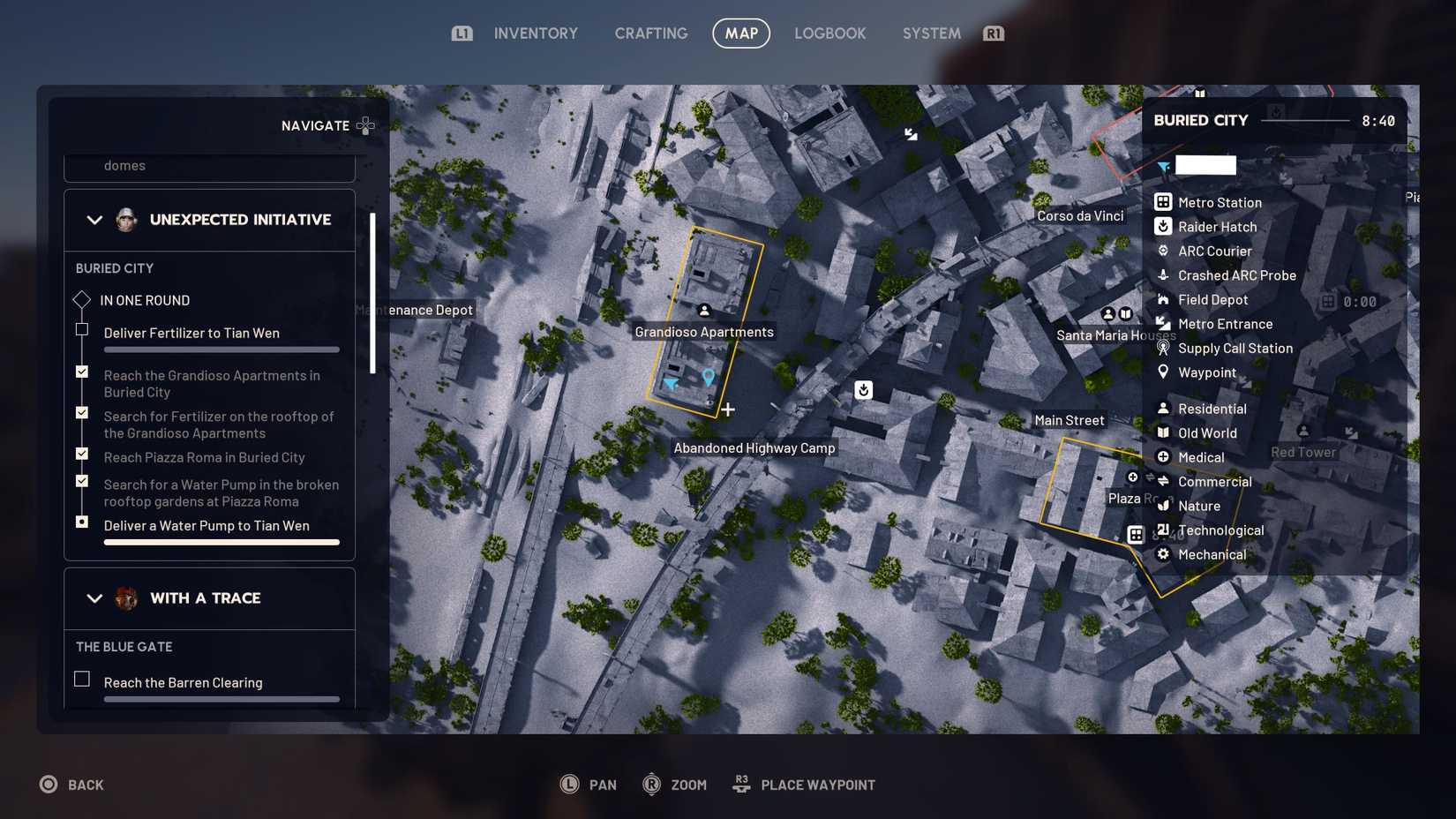Click the Raider Hatch legend icon
The height and width of the screenshot is (819, 1456).
(1163, 226)
